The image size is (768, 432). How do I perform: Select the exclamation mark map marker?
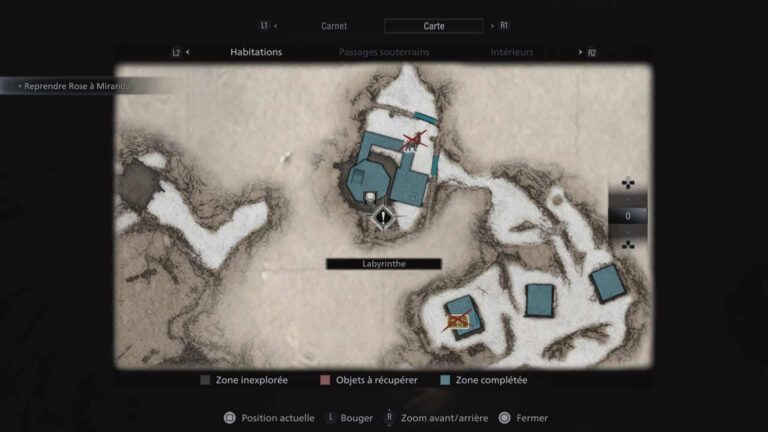point(382,216)
